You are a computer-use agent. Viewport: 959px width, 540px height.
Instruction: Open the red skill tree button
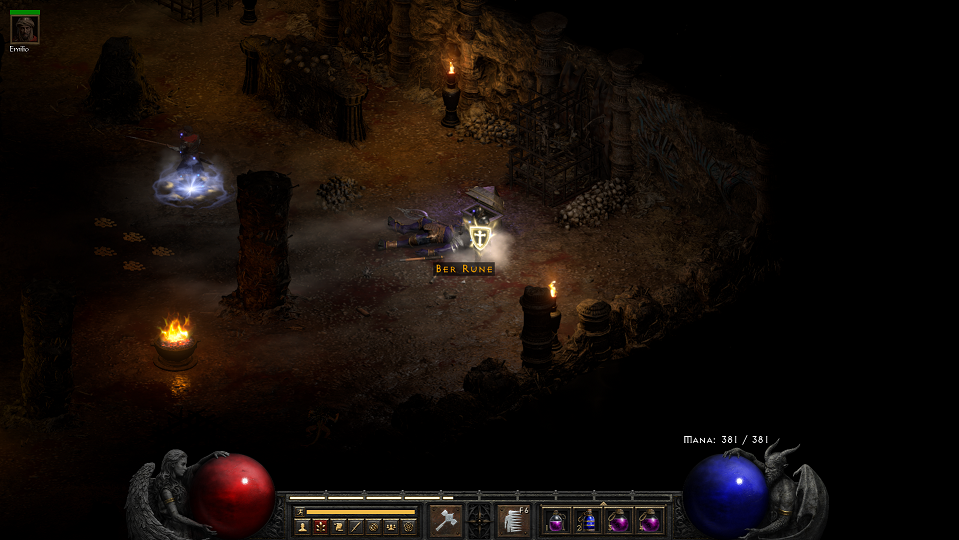320,526
